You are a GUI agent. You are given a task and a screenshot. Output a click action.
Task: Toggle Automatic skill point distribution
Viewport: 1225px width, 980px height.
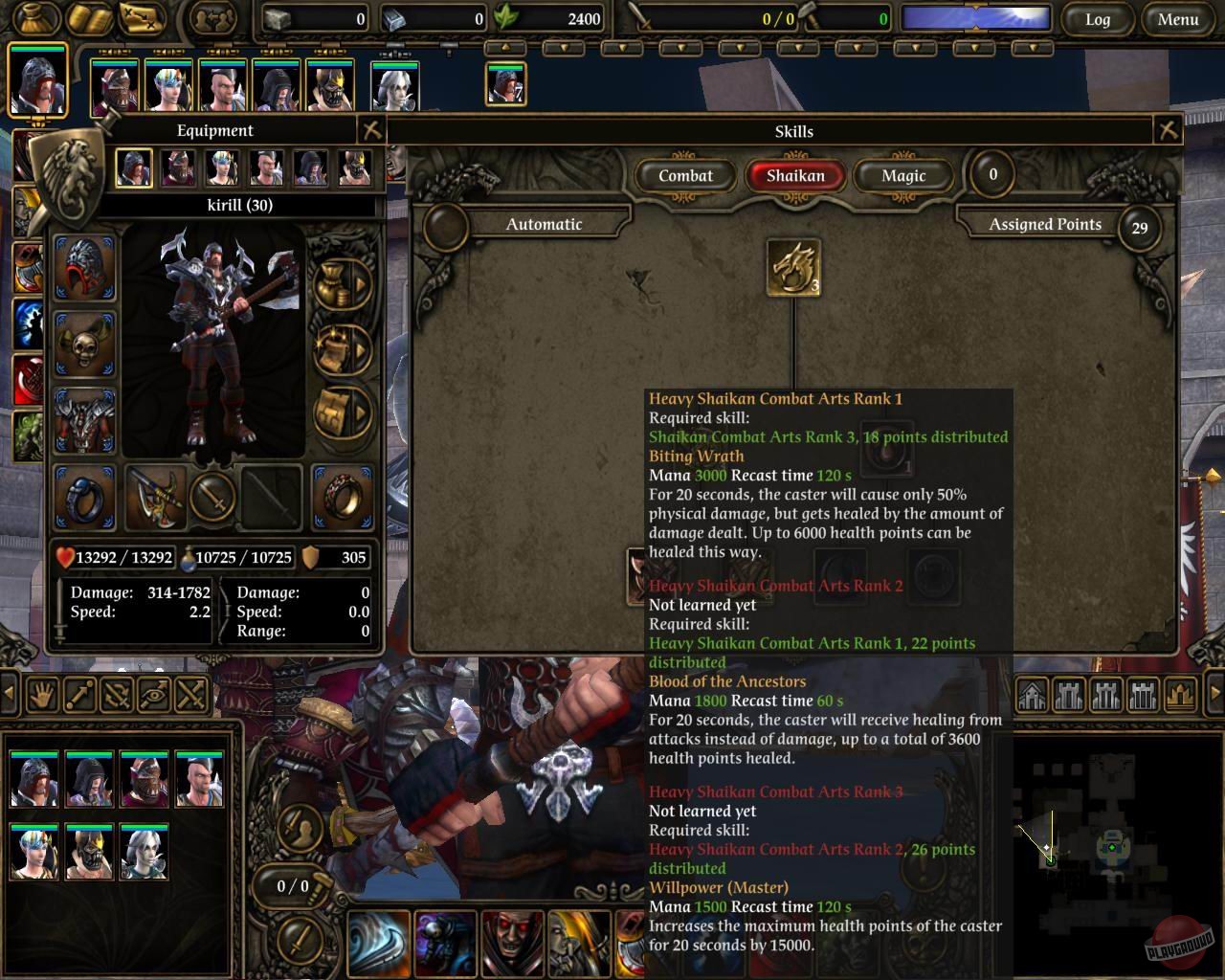tap(543, 224)
